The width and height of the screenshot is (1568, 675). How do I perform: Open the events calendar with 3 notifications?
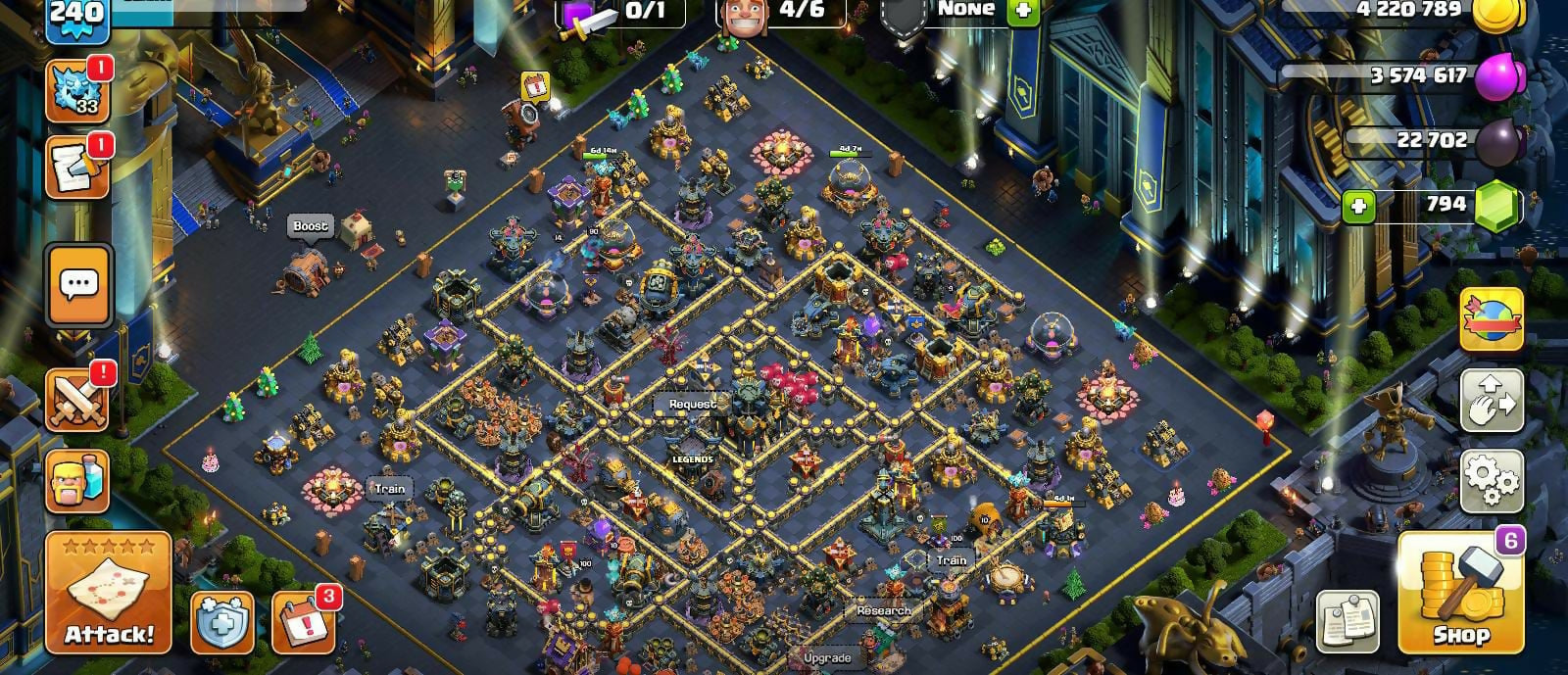tap(303, 621)
